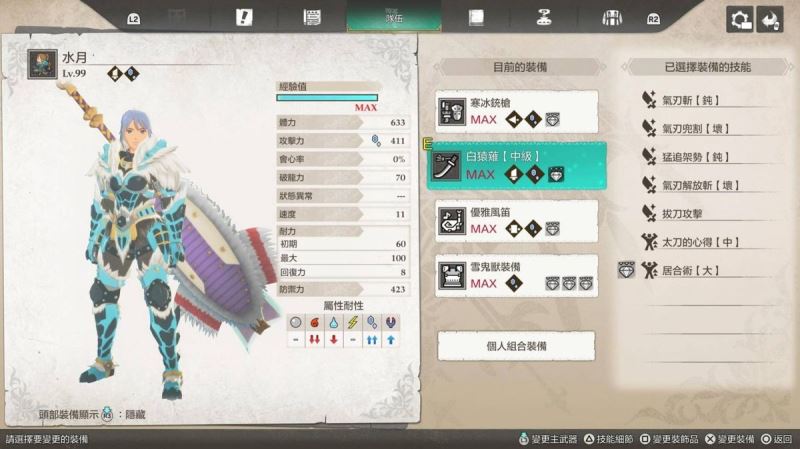Select the 氣刃解放斬【壞】 skill
Image resolution: width=800 pixels, height=449 pixels.
[702, 185]
